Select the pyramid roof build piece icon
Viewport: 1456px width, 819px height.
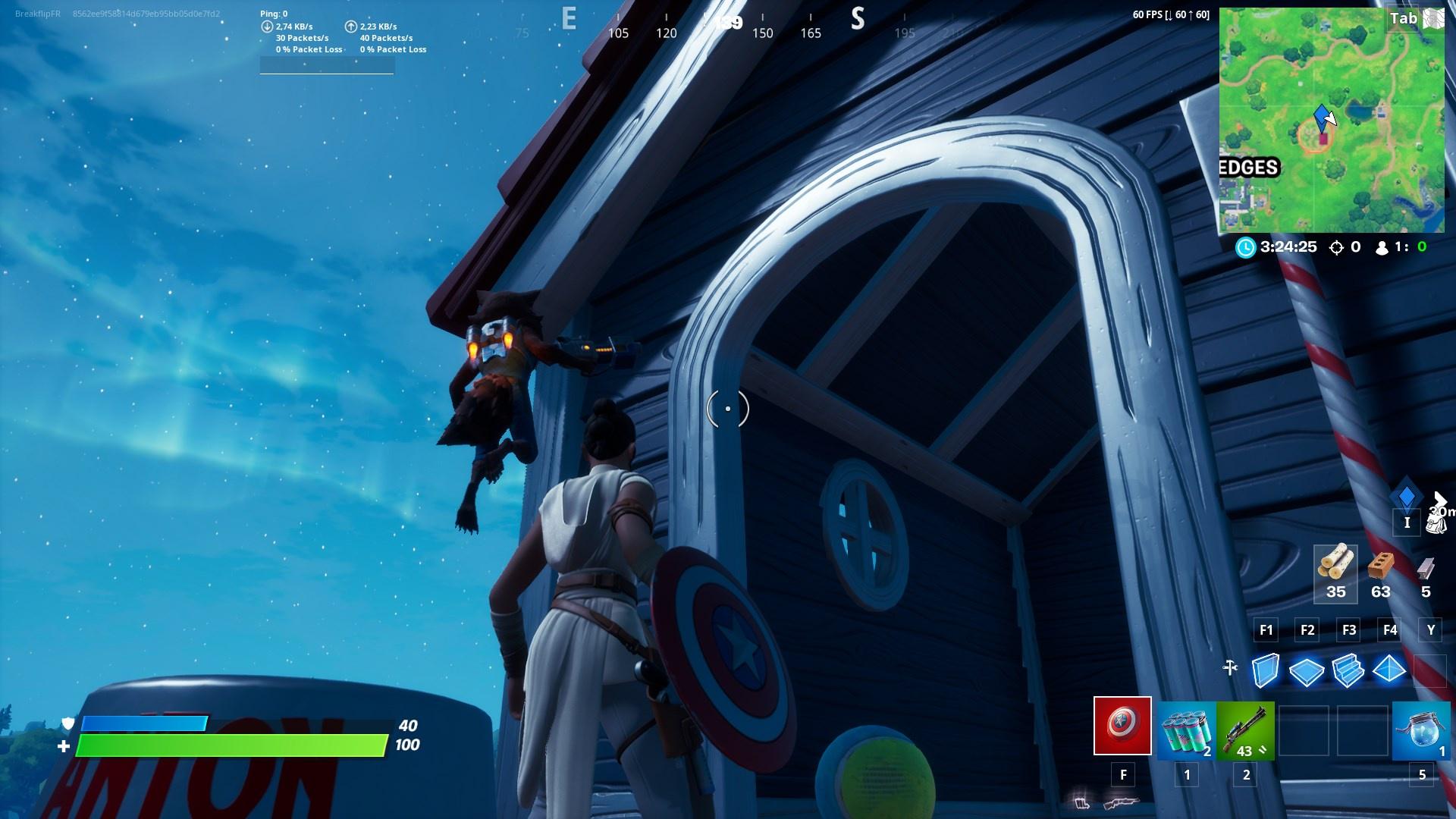click(1389, 670)
